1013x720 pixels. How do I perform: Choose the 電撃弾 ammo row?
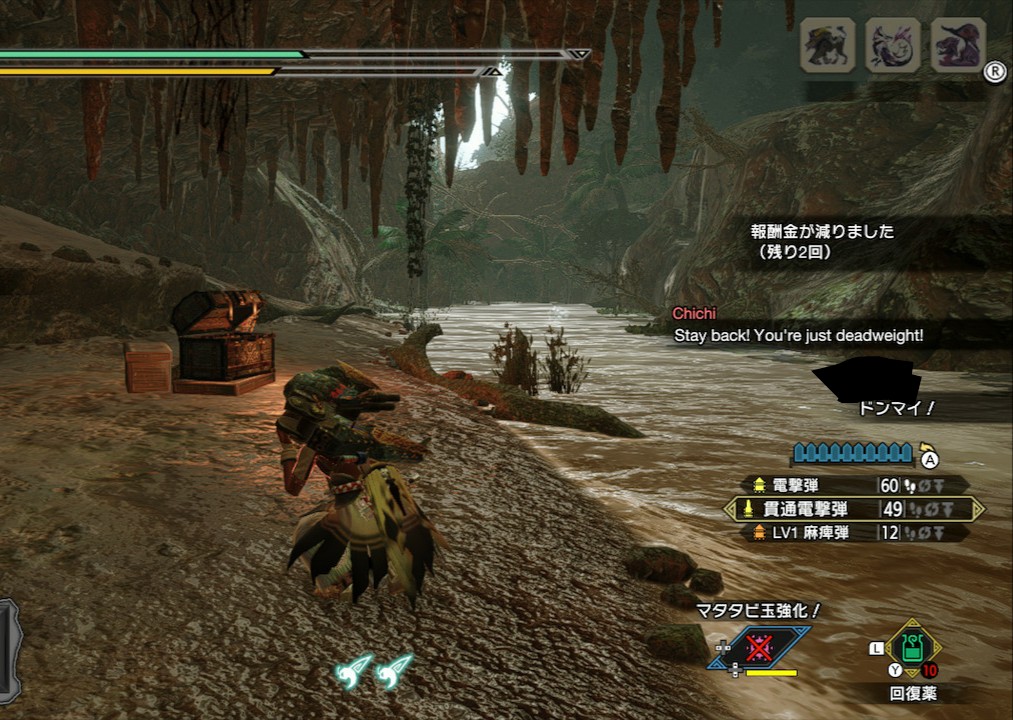[x=855, y=485]
